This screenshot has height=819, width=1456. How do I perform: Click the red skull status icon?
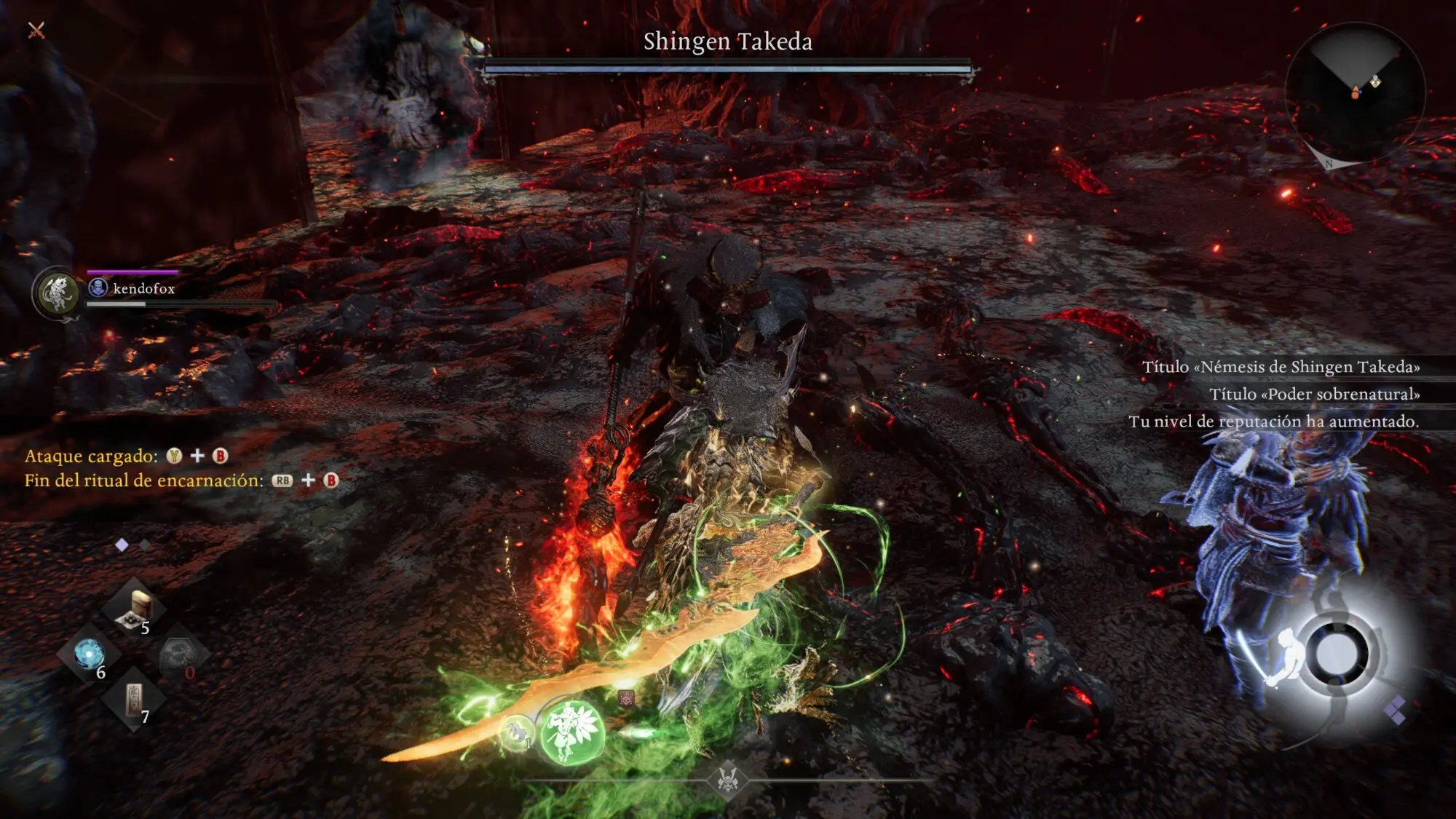626,698
